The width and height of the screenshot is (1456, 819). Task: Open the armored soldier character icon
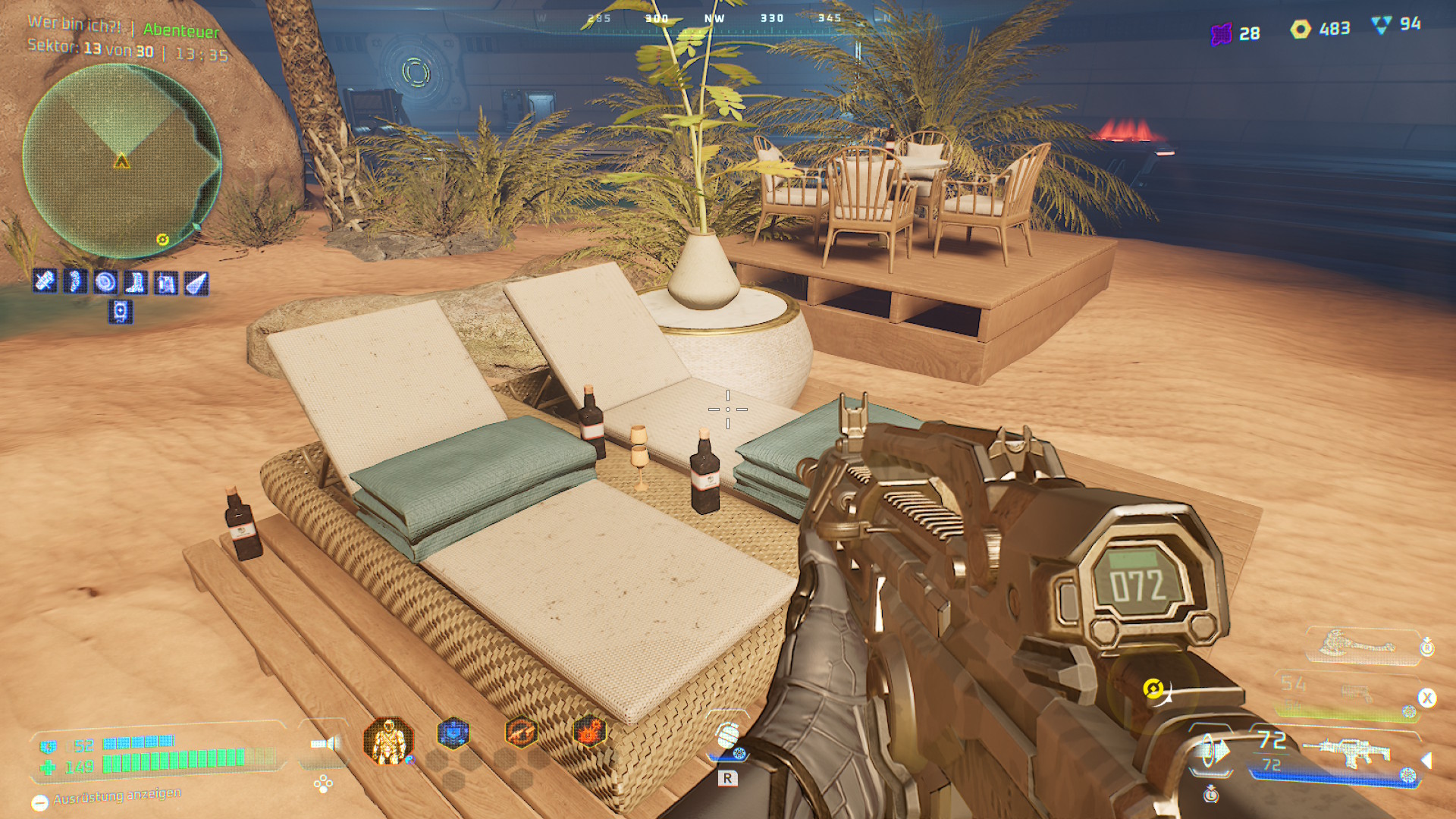click(388, 740)
